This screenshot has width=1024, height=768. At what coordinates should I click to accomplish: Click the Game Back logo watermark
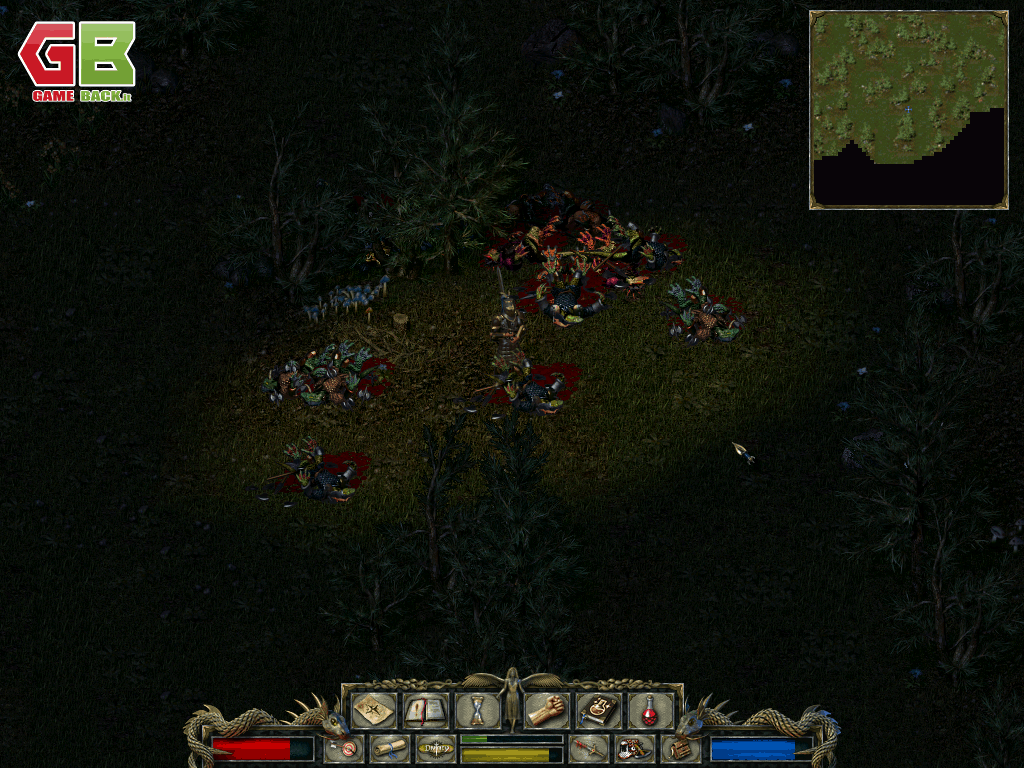pyautogui.click(x=77, y=60)
